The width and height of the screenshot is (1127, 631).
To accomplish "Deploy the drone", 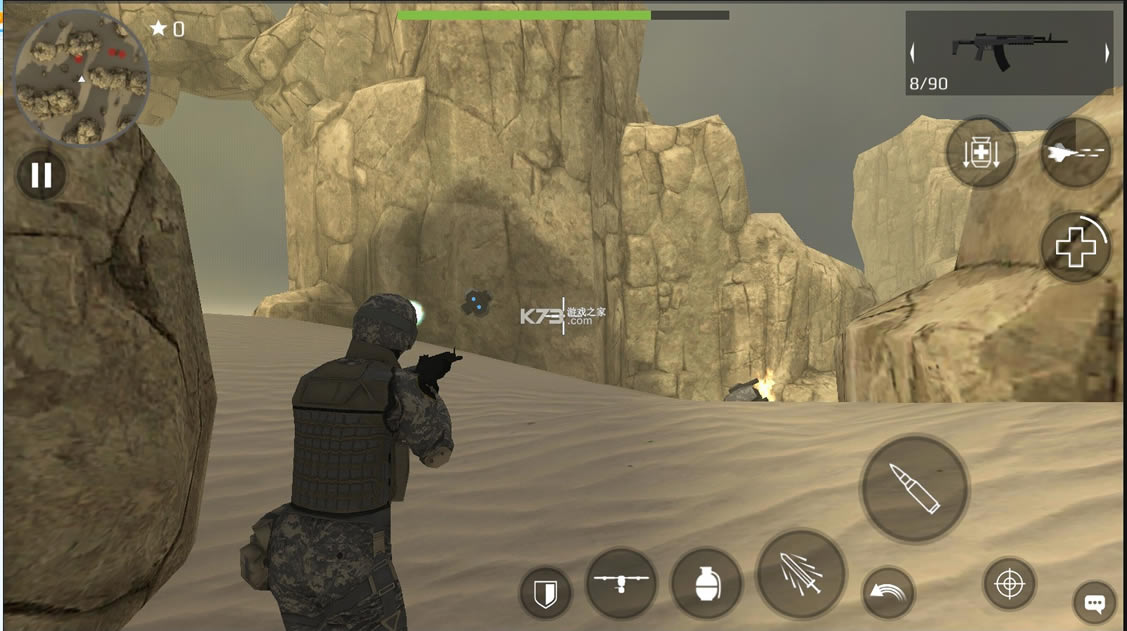I will pos(621,583).
